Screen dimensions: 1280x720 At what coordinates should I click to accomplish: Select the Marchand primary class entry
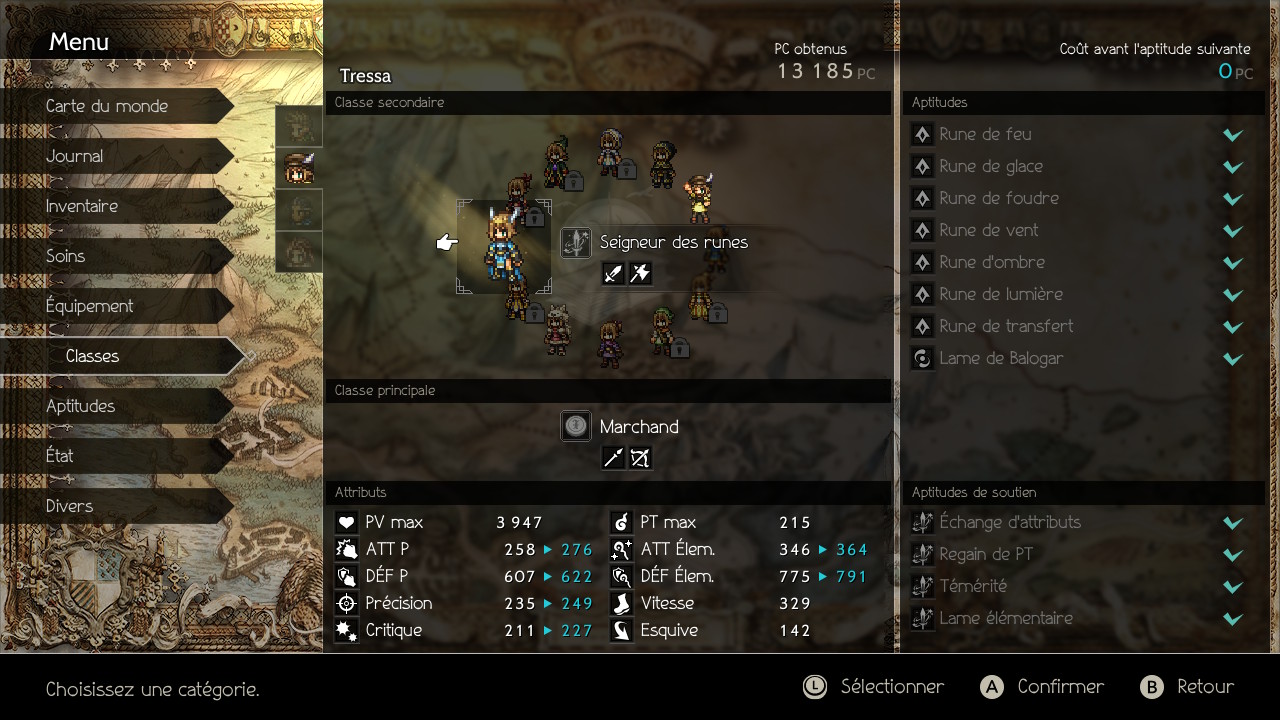point(638,427)
